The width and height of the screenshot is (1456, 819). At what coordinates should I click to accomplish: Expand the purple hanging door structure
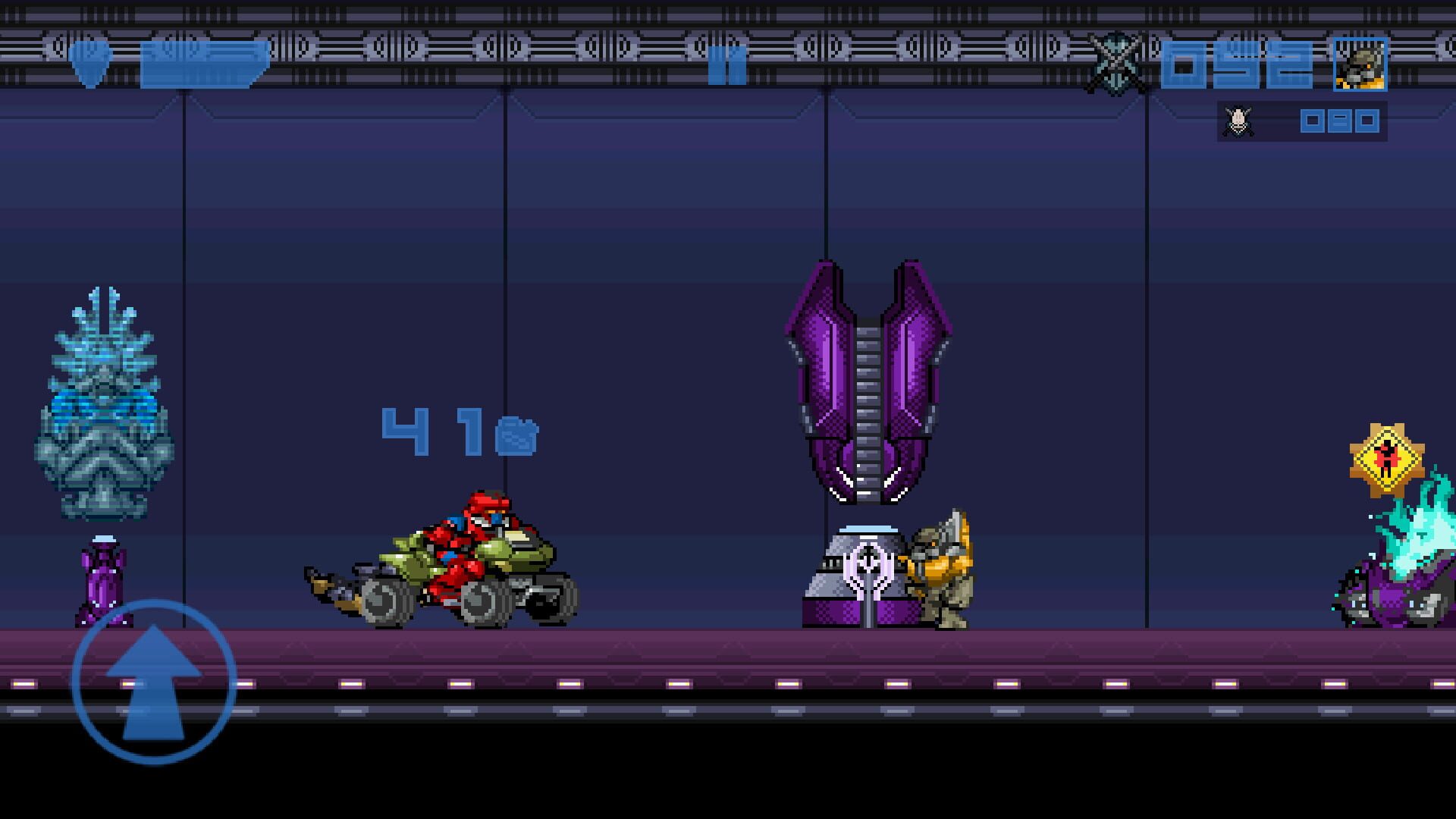868,379
